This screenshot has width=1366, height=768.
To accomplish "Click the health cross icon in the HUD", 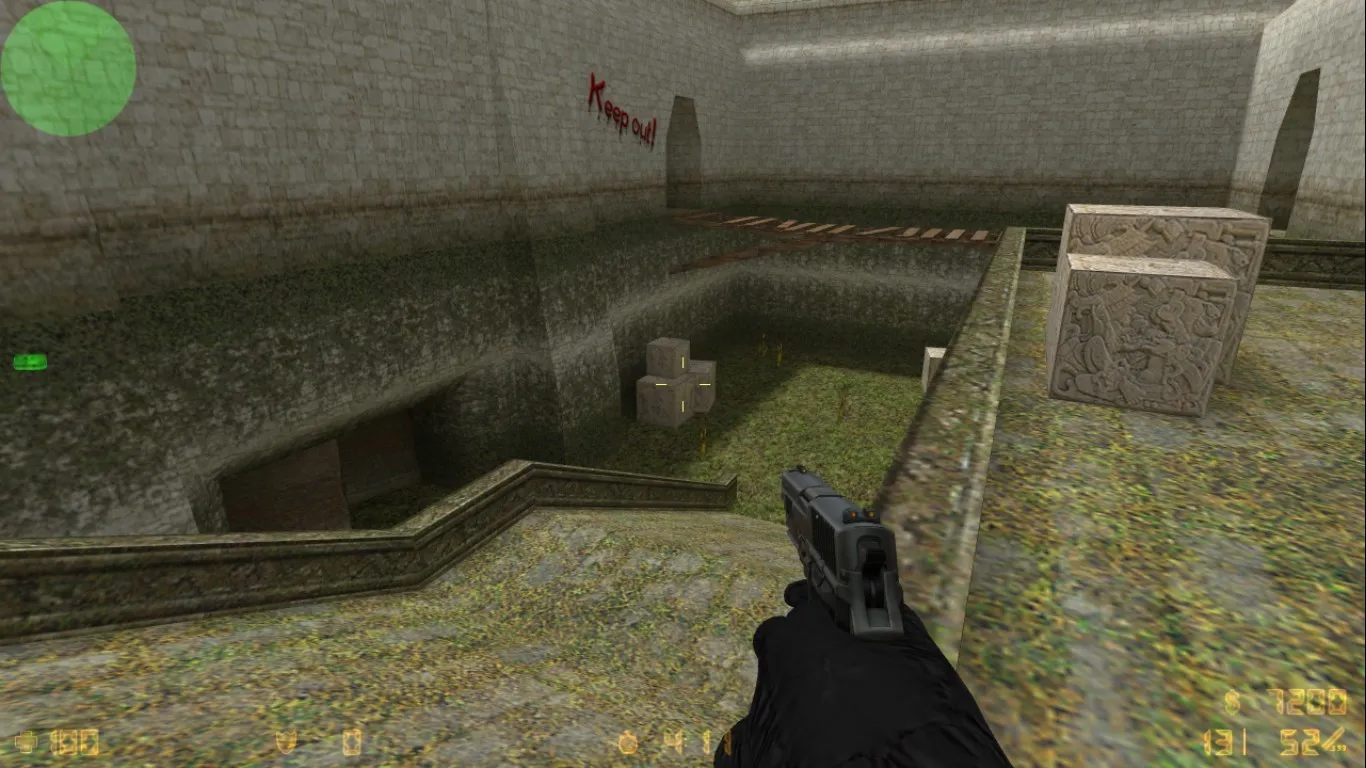I will pos(23,743).
